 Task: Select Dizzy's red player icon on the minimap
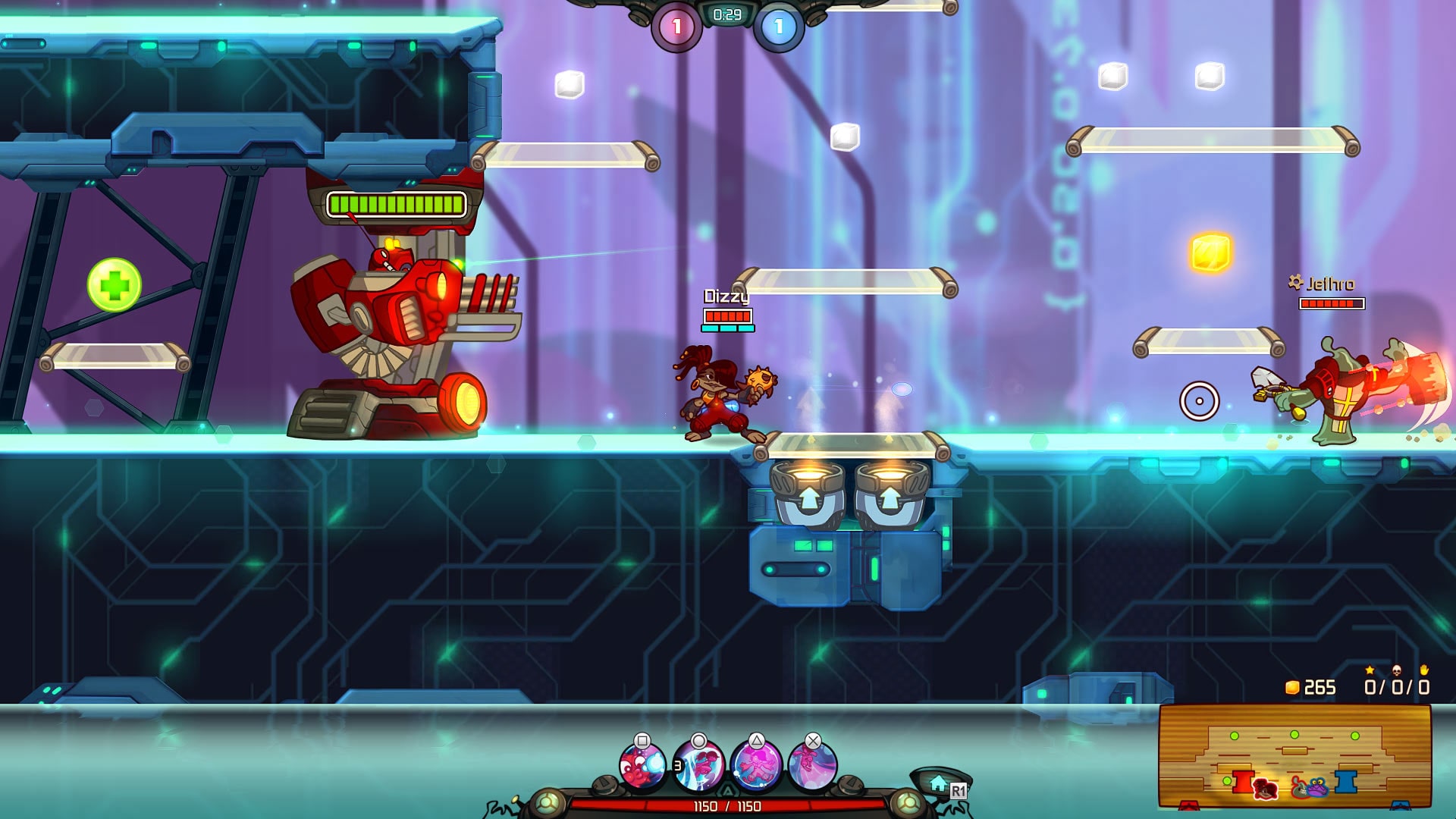pyautogui.click(x=1265, y=790)
